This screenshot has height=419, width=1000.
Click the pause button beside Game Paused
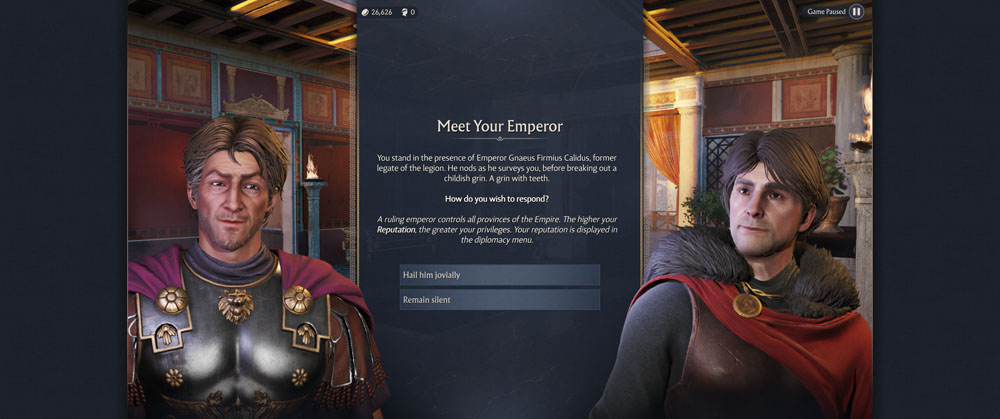857,12
